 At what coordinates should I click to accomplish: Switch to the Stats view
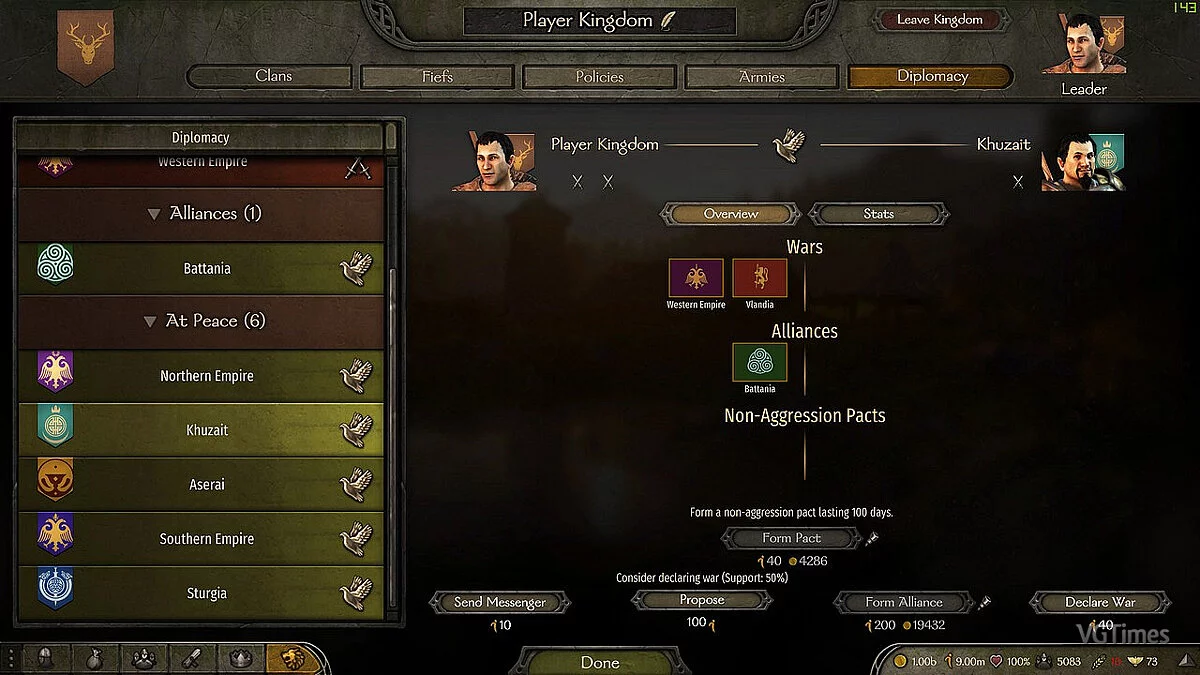[x=878, y=214]
